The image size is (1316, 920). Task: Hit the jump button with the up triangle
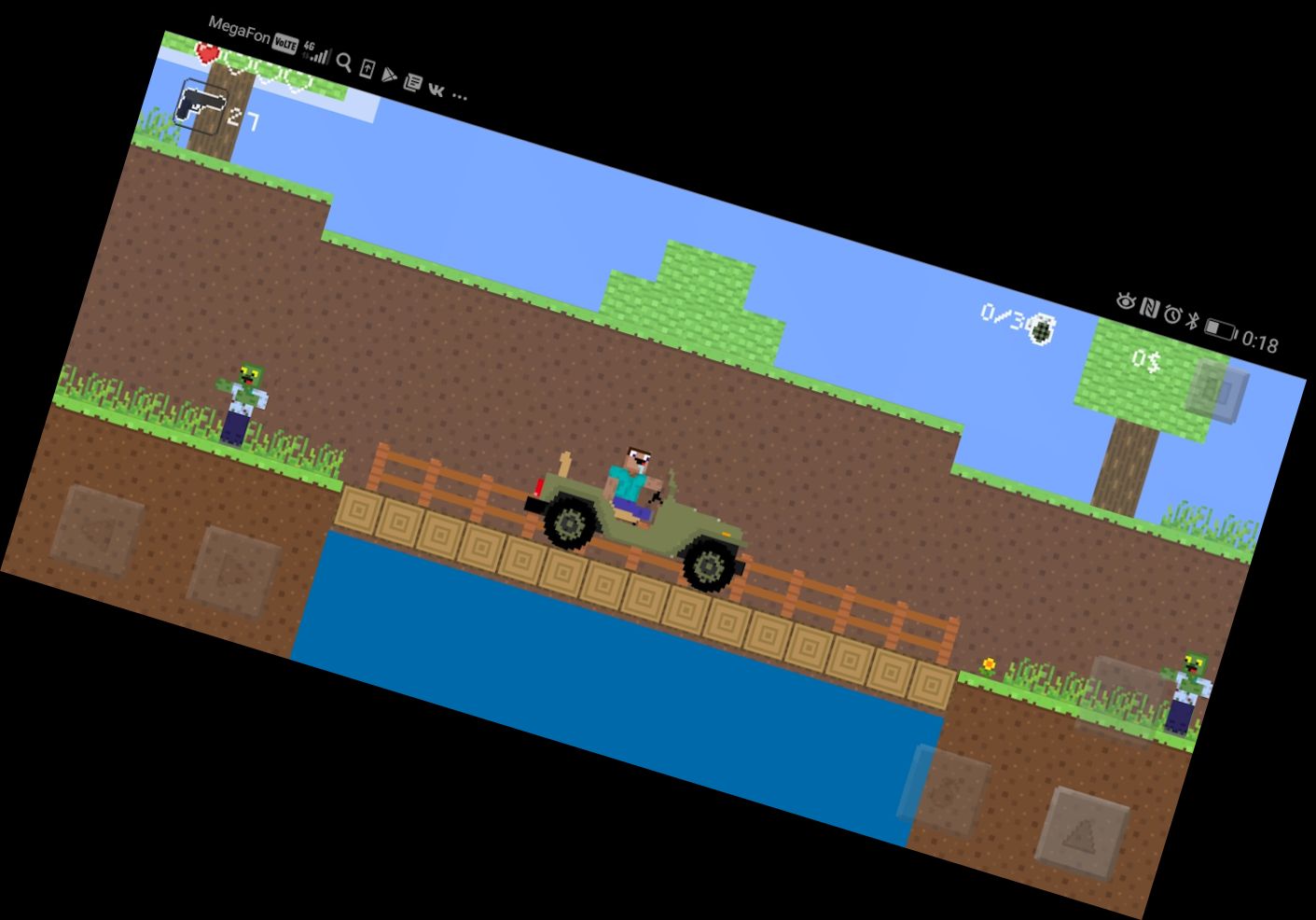1083,833
